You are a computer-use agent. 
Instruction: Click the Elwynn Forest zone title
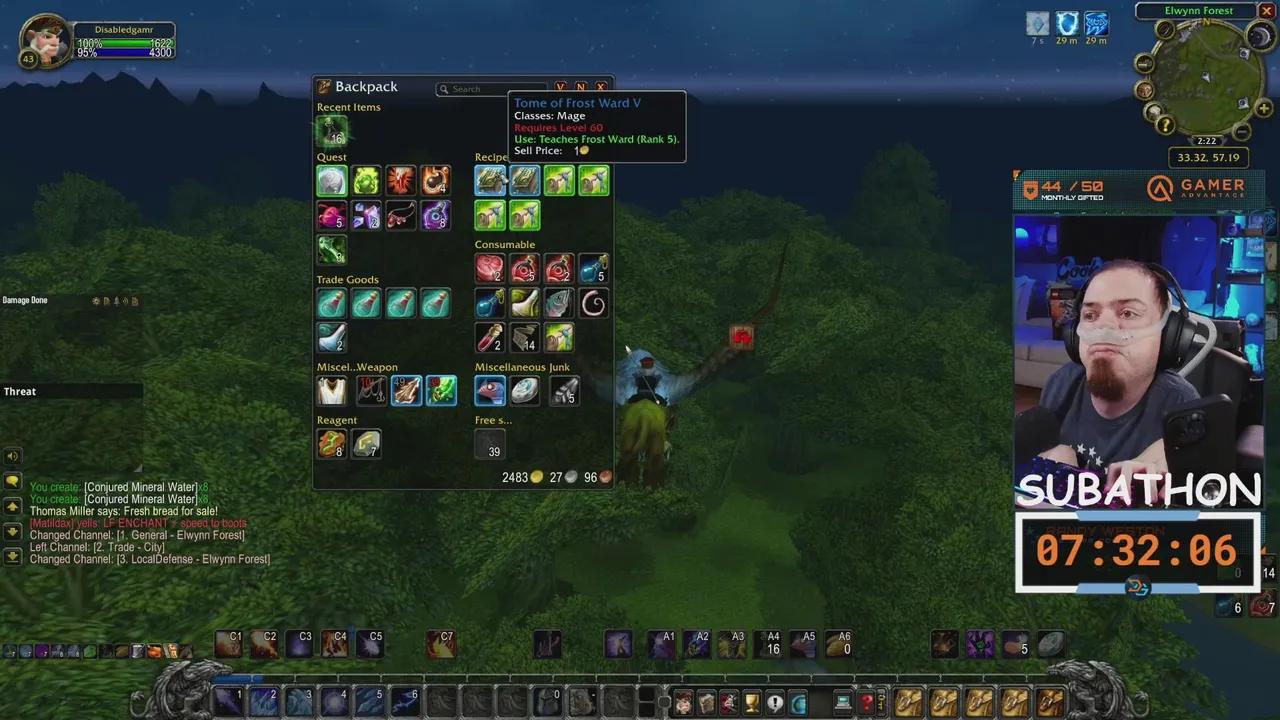pyautogui.click(x=1198, y=10)
